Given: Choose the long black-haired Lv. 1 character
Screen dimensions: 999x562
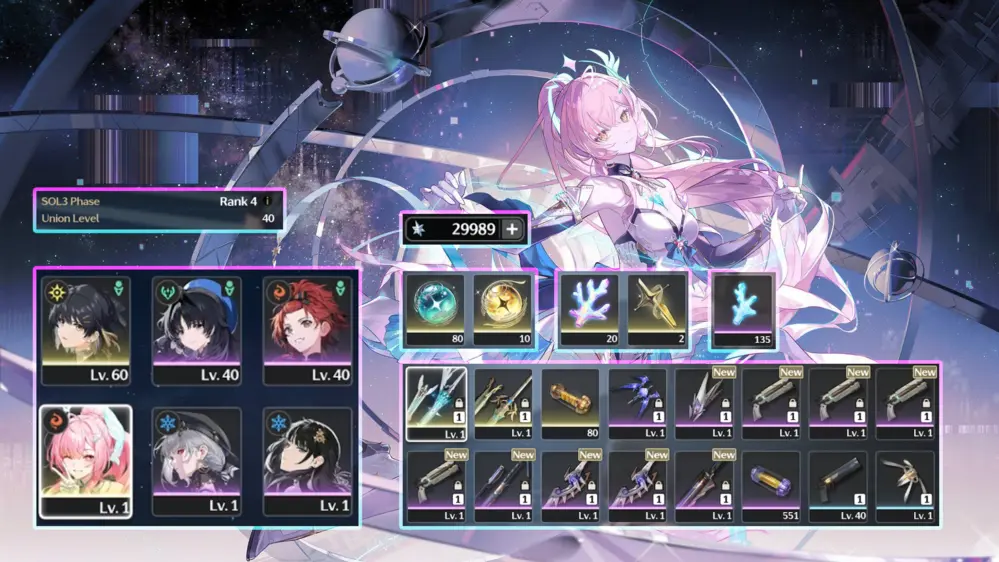Looking at the screenshot, I should (308, 460).
